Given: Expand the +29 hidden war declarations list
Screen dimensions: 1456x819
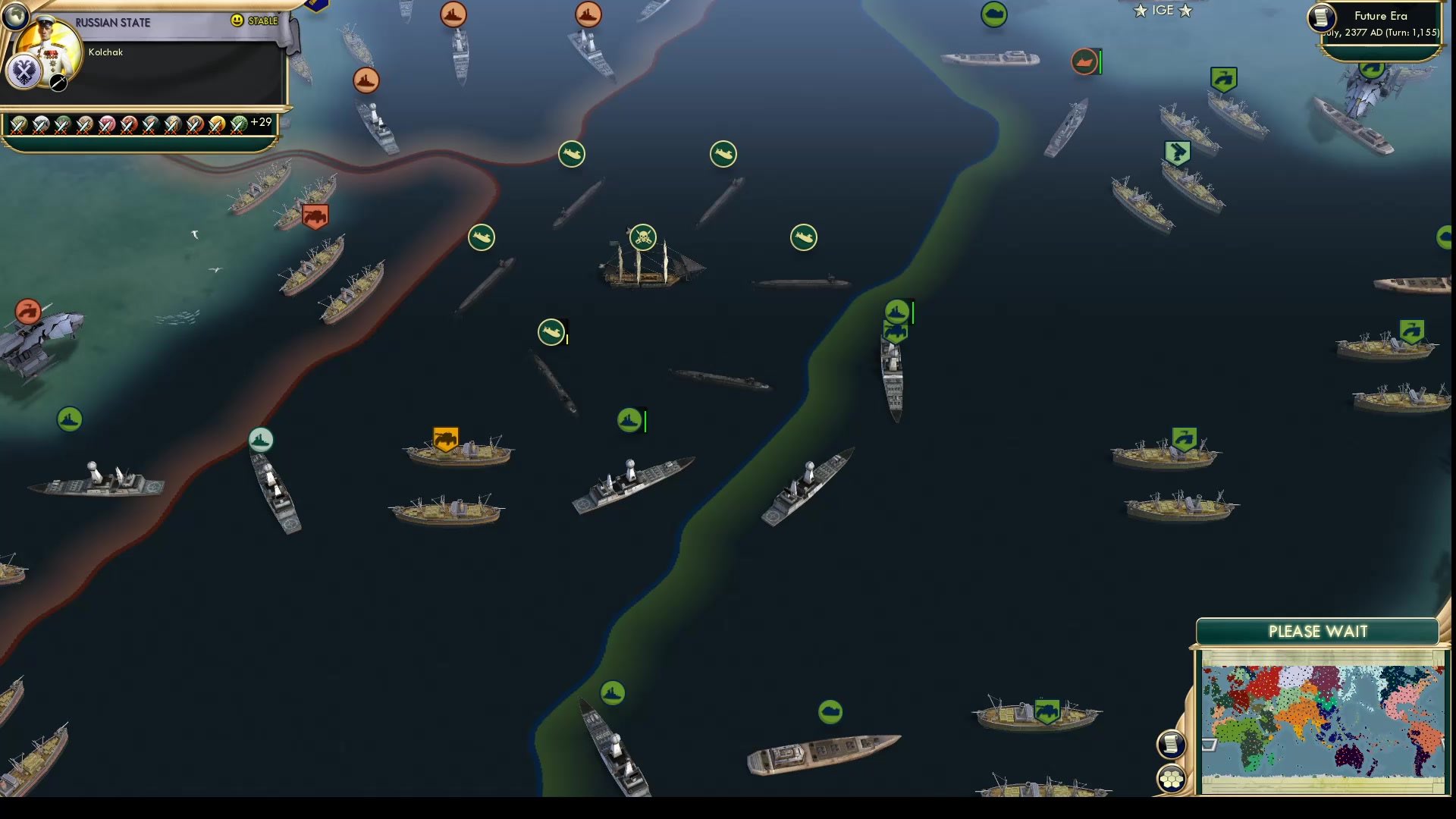Looking at the screenshot, I should point(260,121).
